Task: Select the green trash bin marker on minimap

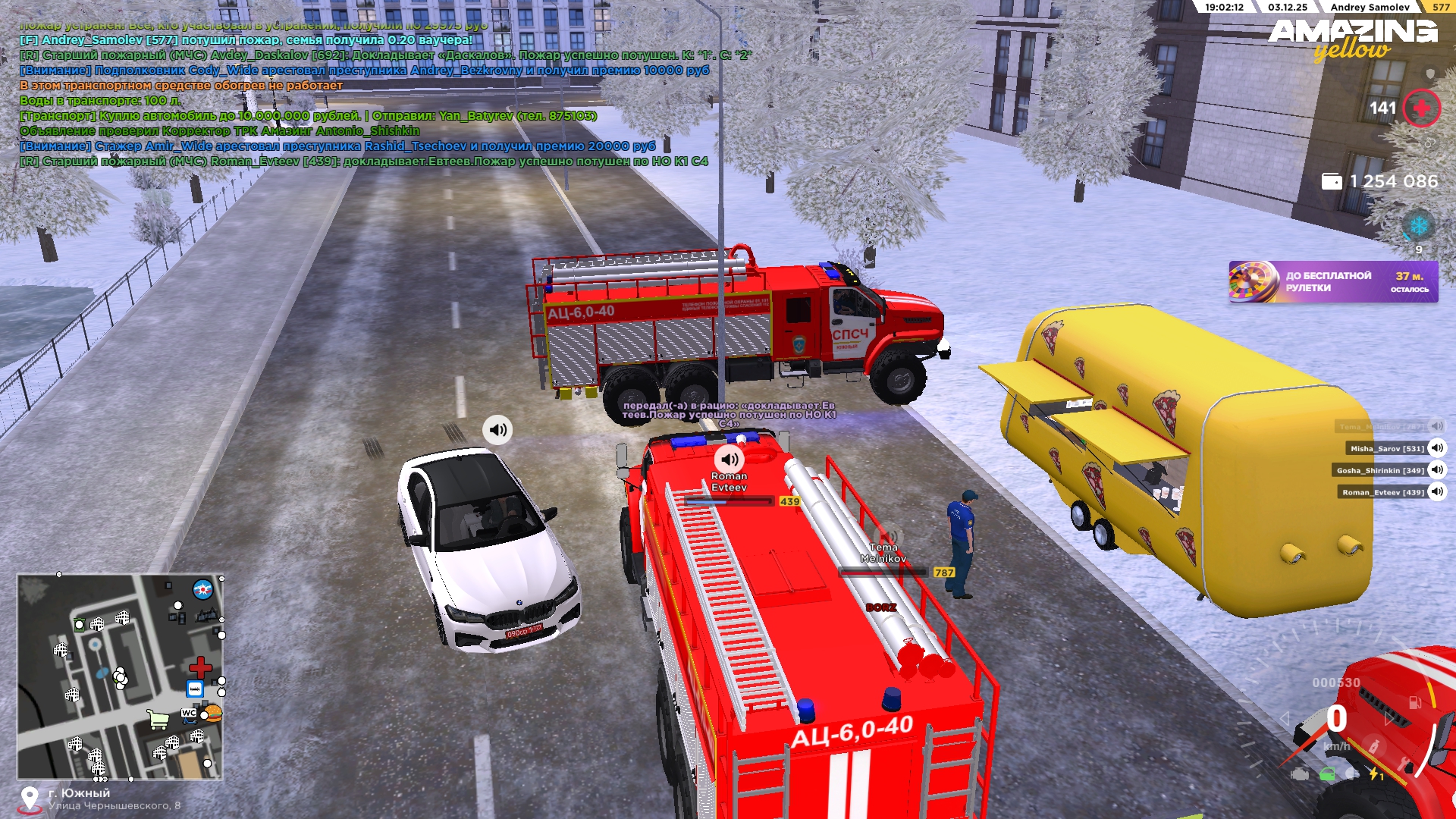Action: click(79, 625)
